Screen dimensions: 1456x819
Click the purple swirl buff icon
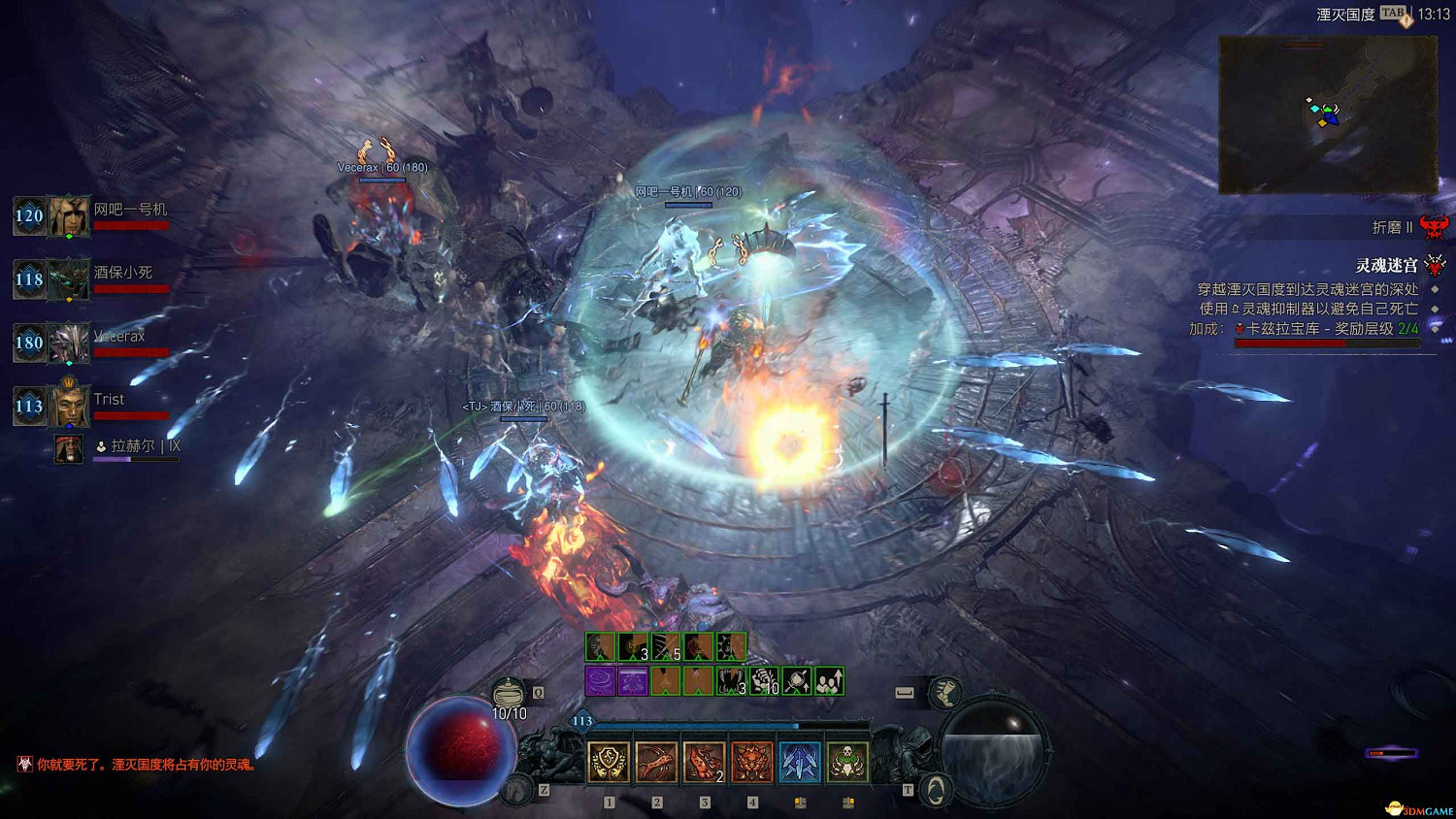(x=600, y=681)
